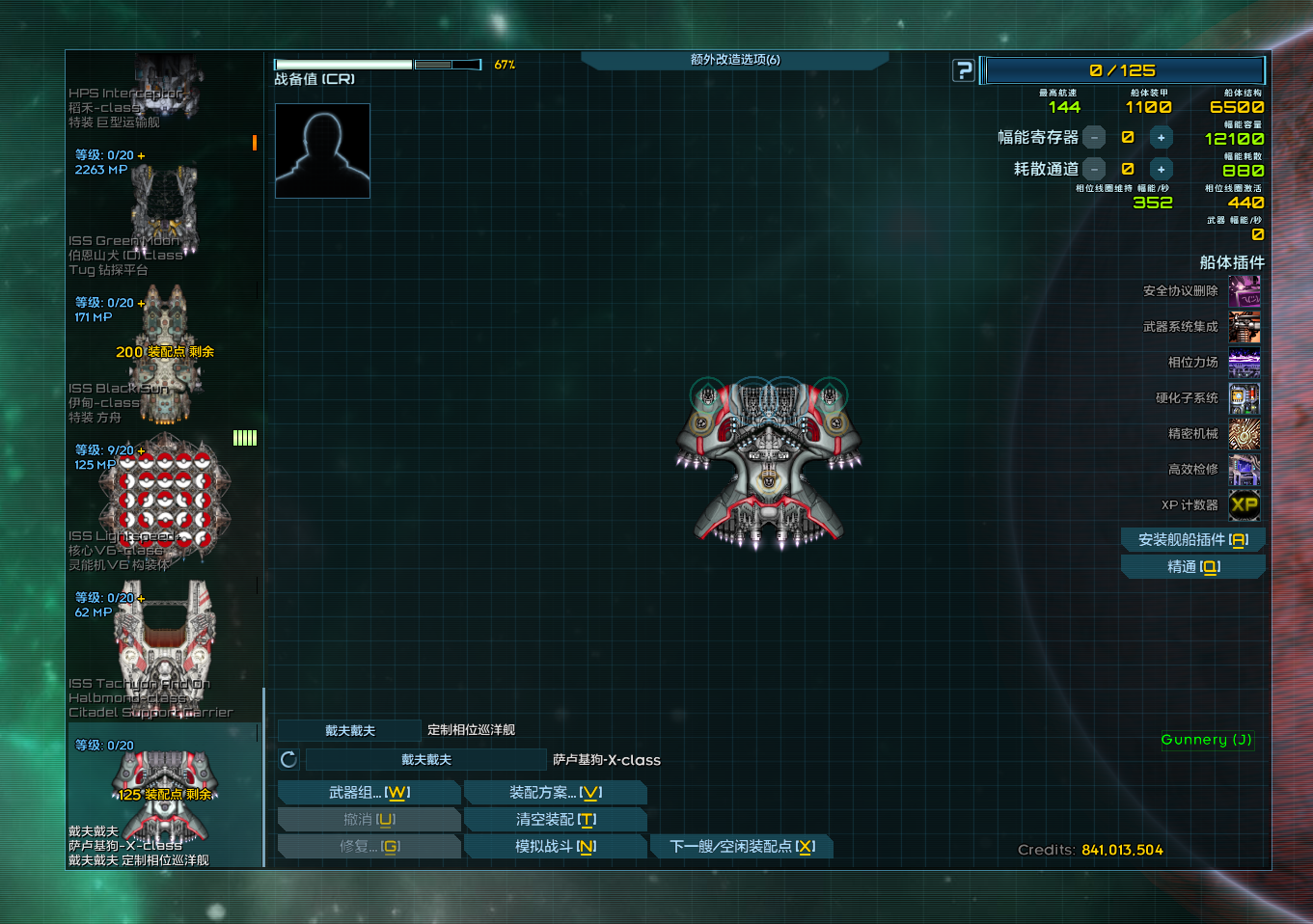Select the XP 计数器 hullmod icon
Screen dimensions: 1313x924
[1244, 505]
